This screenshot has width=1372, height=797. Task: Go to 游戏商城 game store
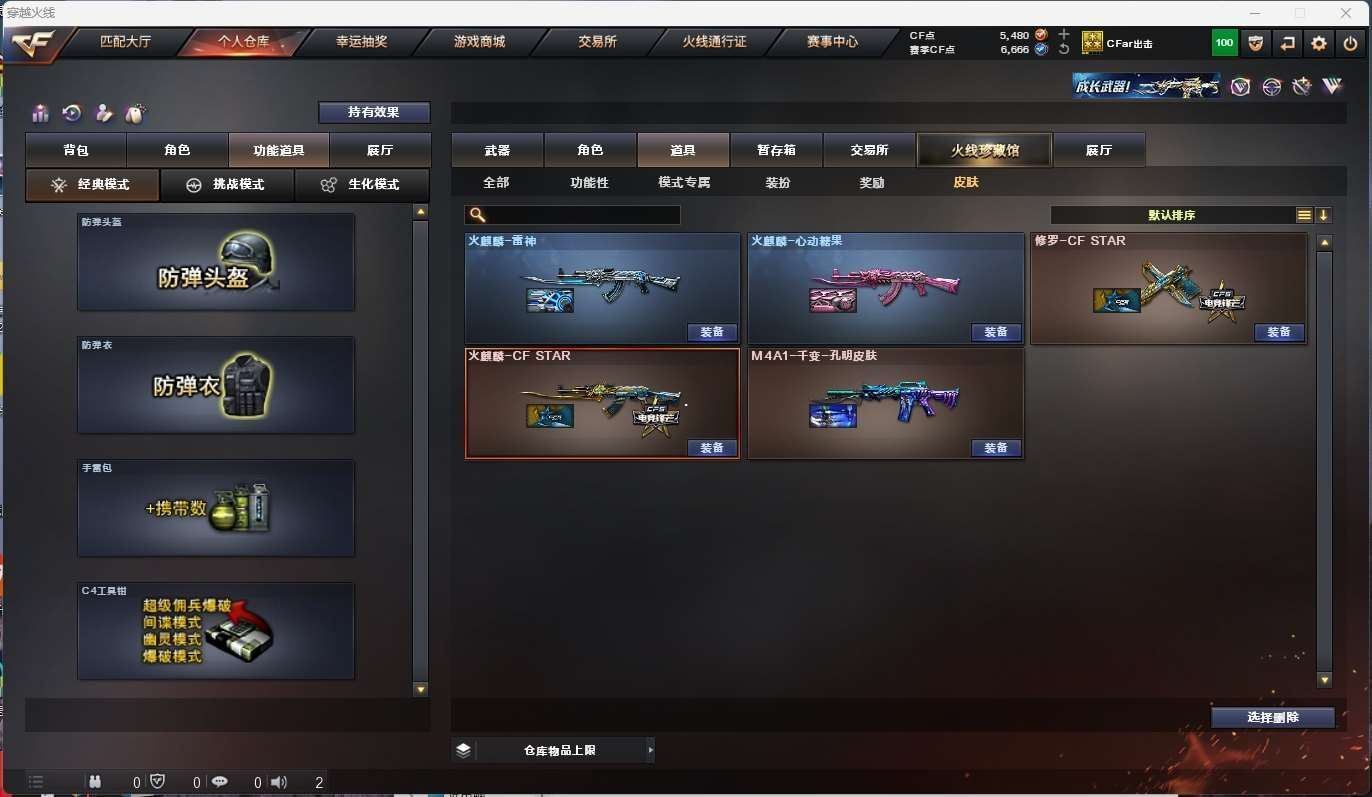[x=479, y=42]
